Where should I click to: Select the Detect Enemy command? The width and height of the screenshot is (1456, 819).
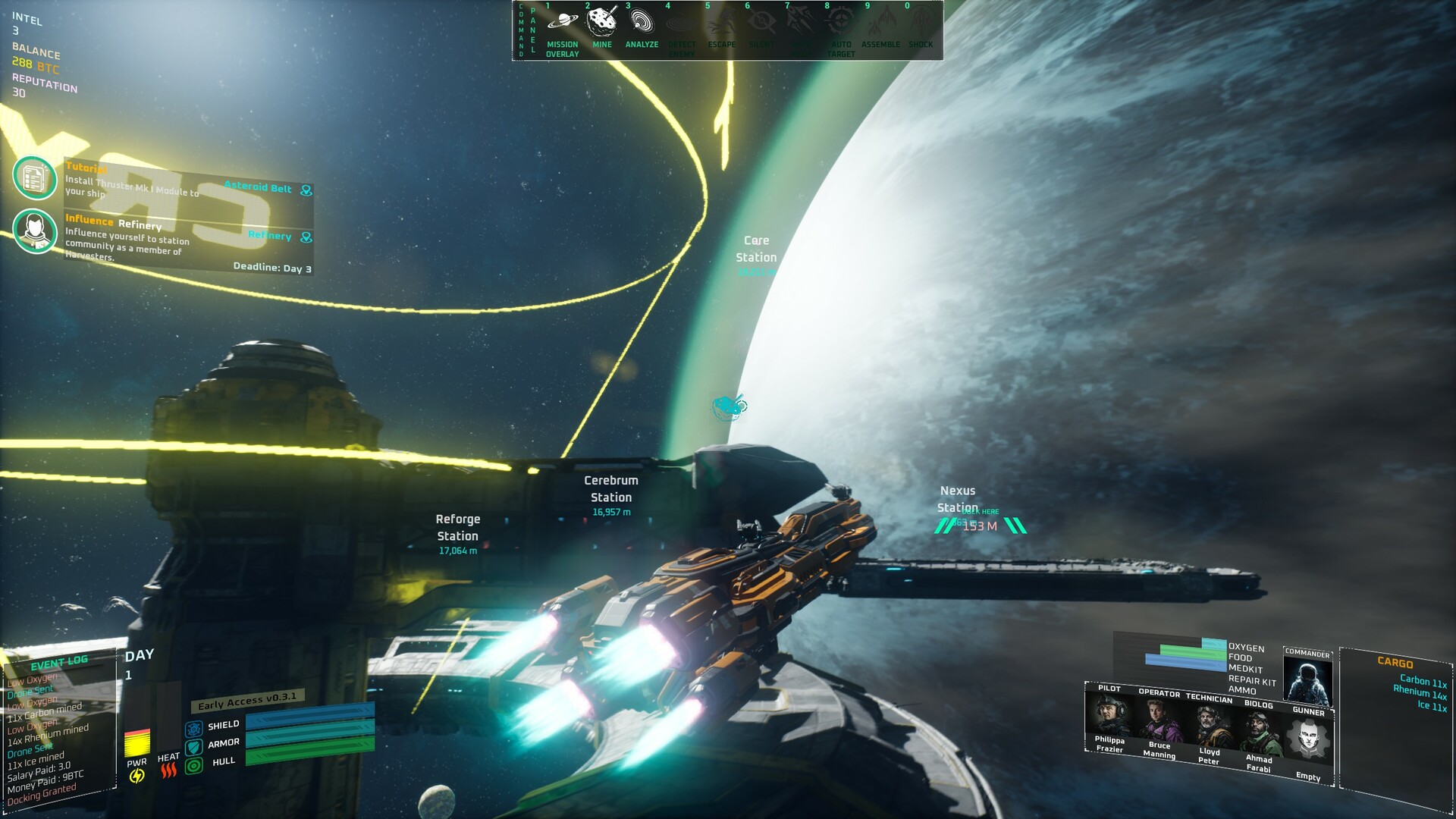click(x=682, y=24)
